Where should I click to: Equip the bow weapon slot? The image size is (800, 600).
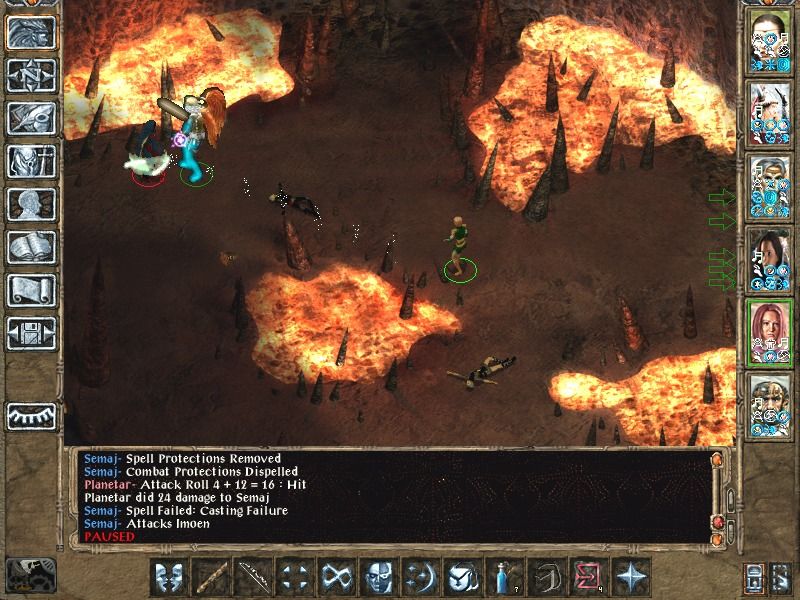click(x=254, y=577)
